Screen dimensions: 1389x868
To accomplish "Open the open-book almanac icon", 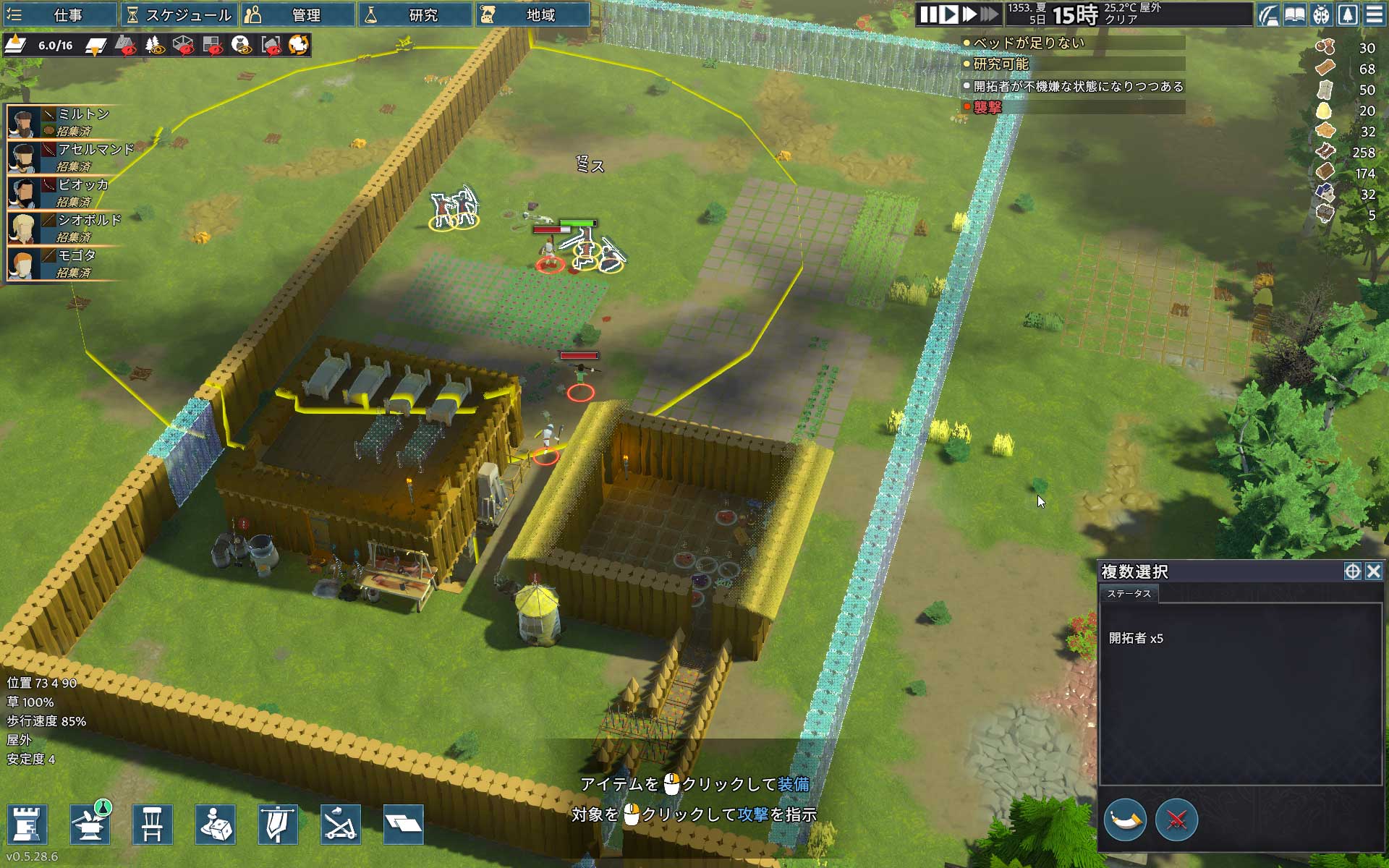I will pos(1295,14).
